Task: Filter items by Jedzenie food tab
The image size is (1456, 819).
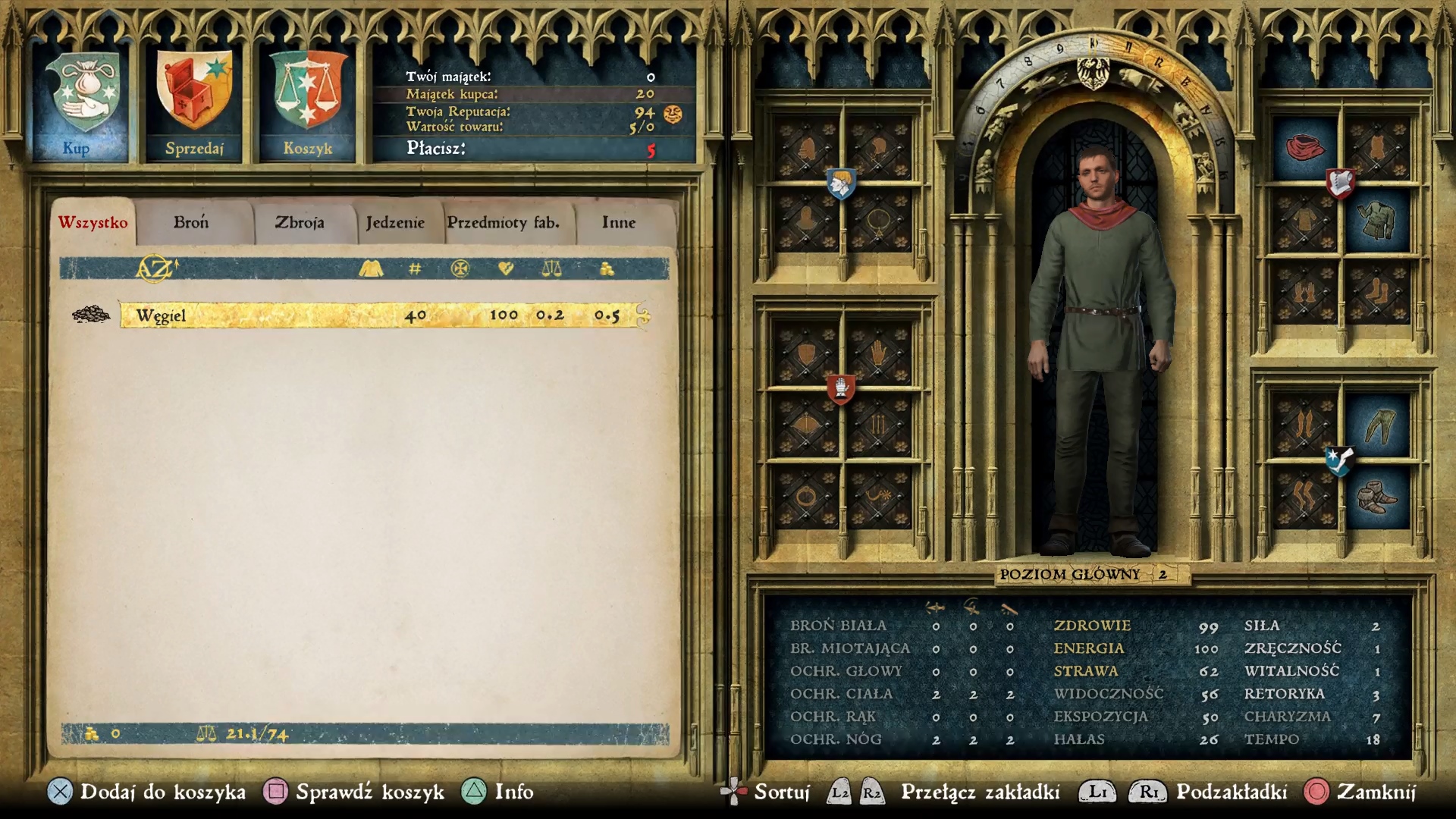Action: pyautogui.click(x=395, y=223)
